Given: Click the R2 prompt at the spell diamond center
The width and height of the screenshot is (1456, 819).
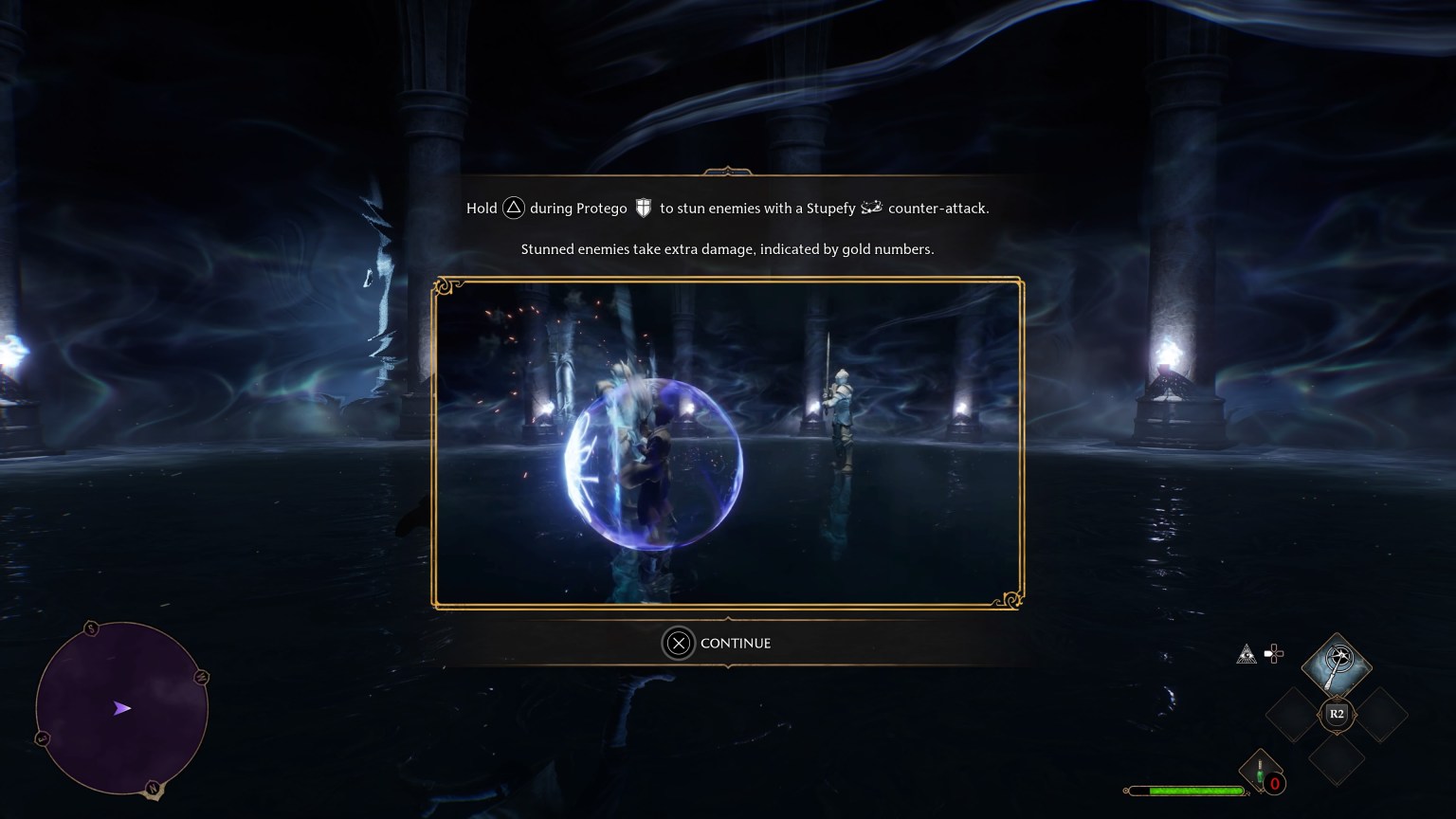Looking at the screenshot, I should point(1337,715).
